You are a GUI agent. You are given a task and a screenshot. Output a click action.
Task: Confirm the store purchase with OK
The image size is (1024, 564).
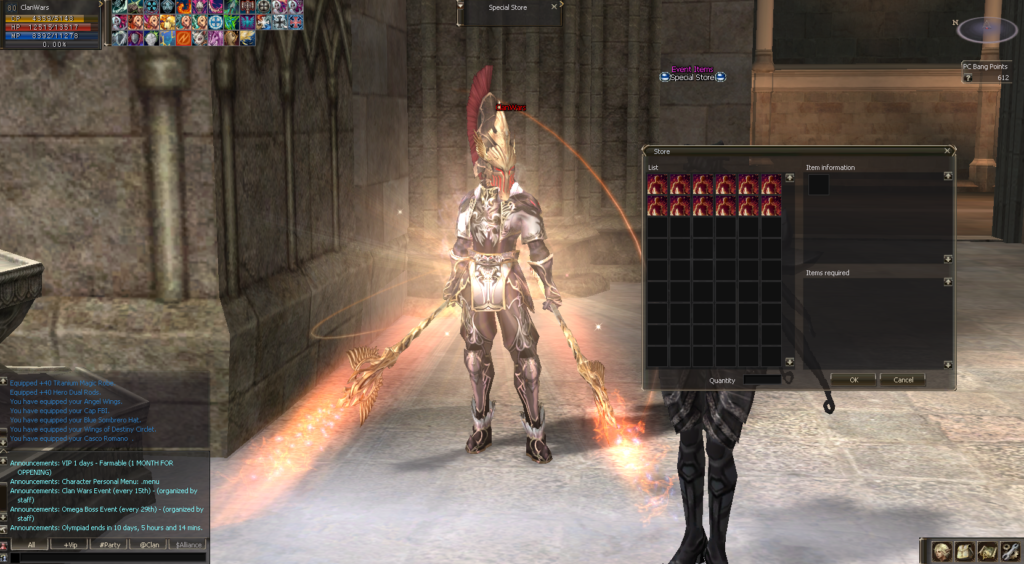coord(853,380)
